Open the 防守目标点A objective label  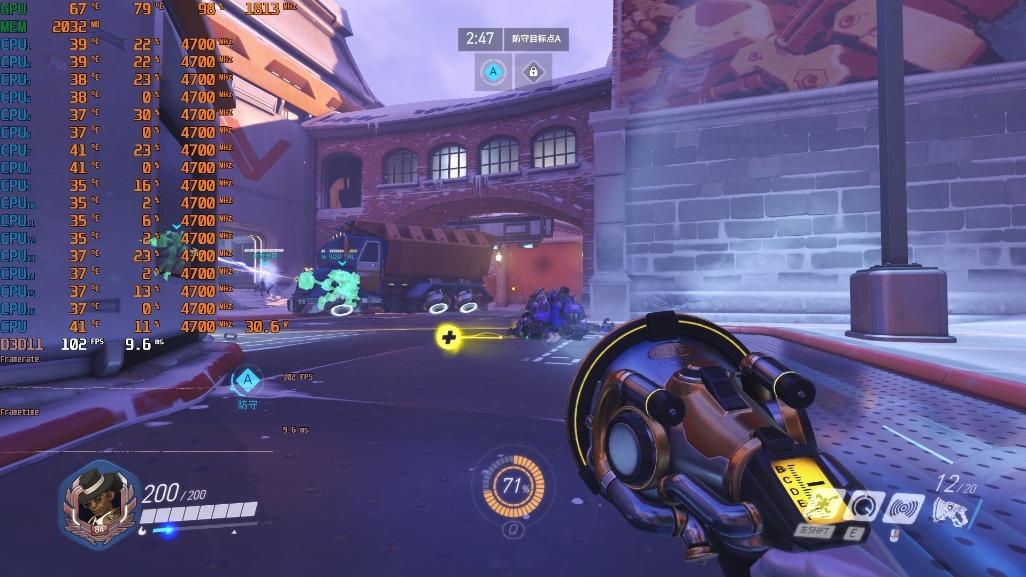[x=538, y=39]
